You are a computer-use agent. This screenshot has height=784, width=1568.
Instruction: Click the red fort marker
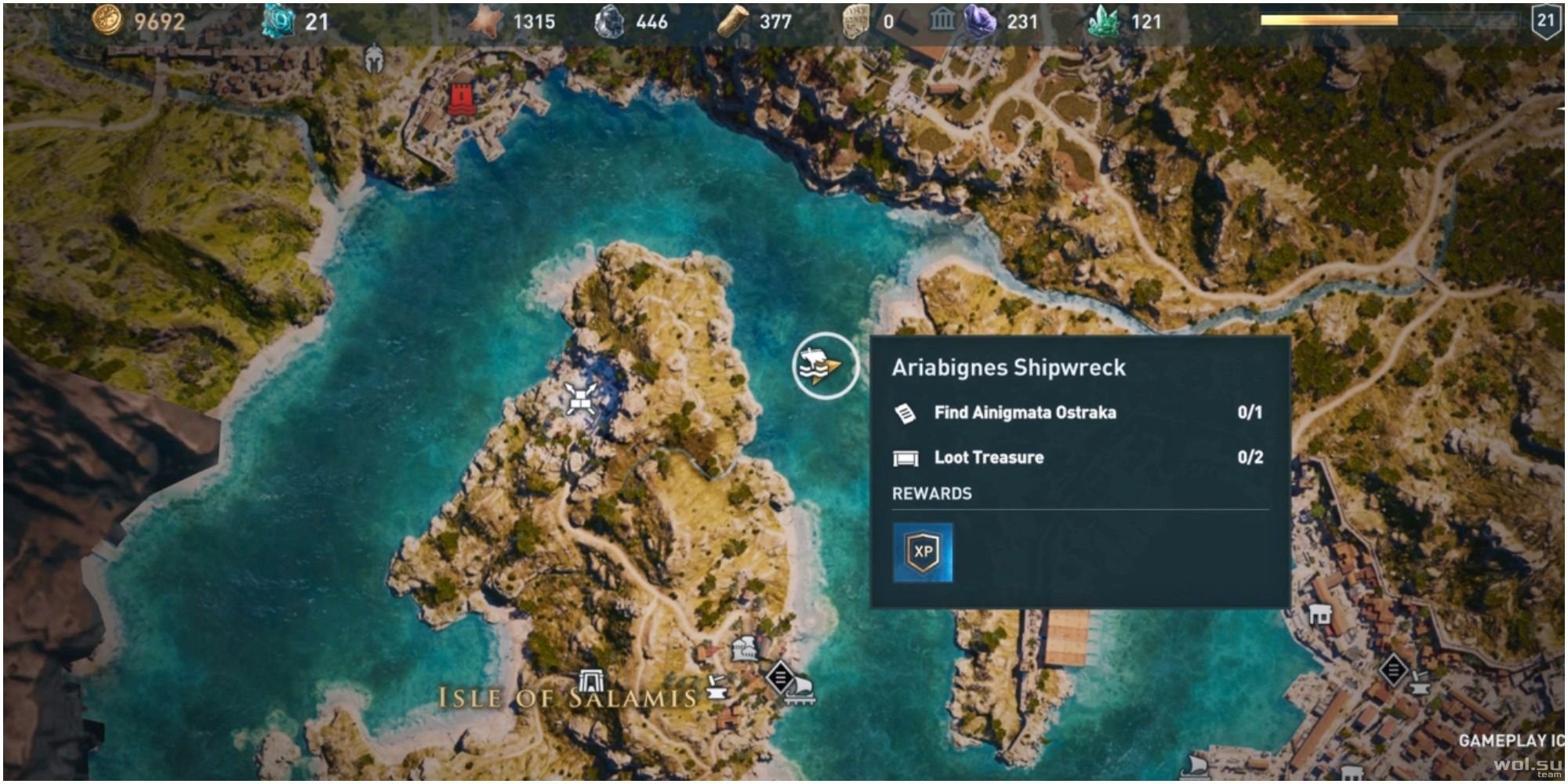pos(462,99)
